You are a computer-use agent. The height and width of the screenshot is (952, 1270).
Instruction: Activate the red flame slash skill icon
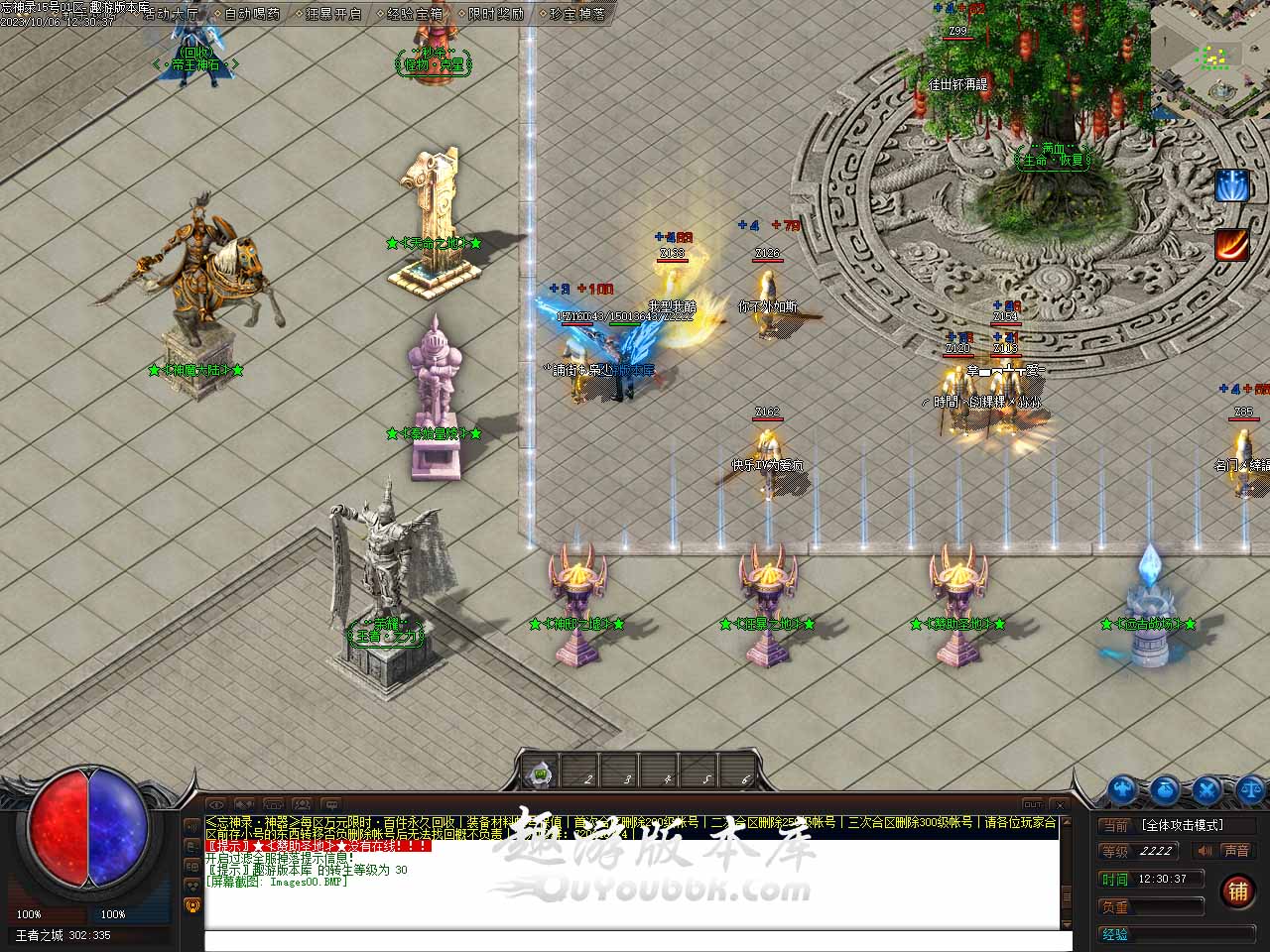click(x=1231, y=245)
